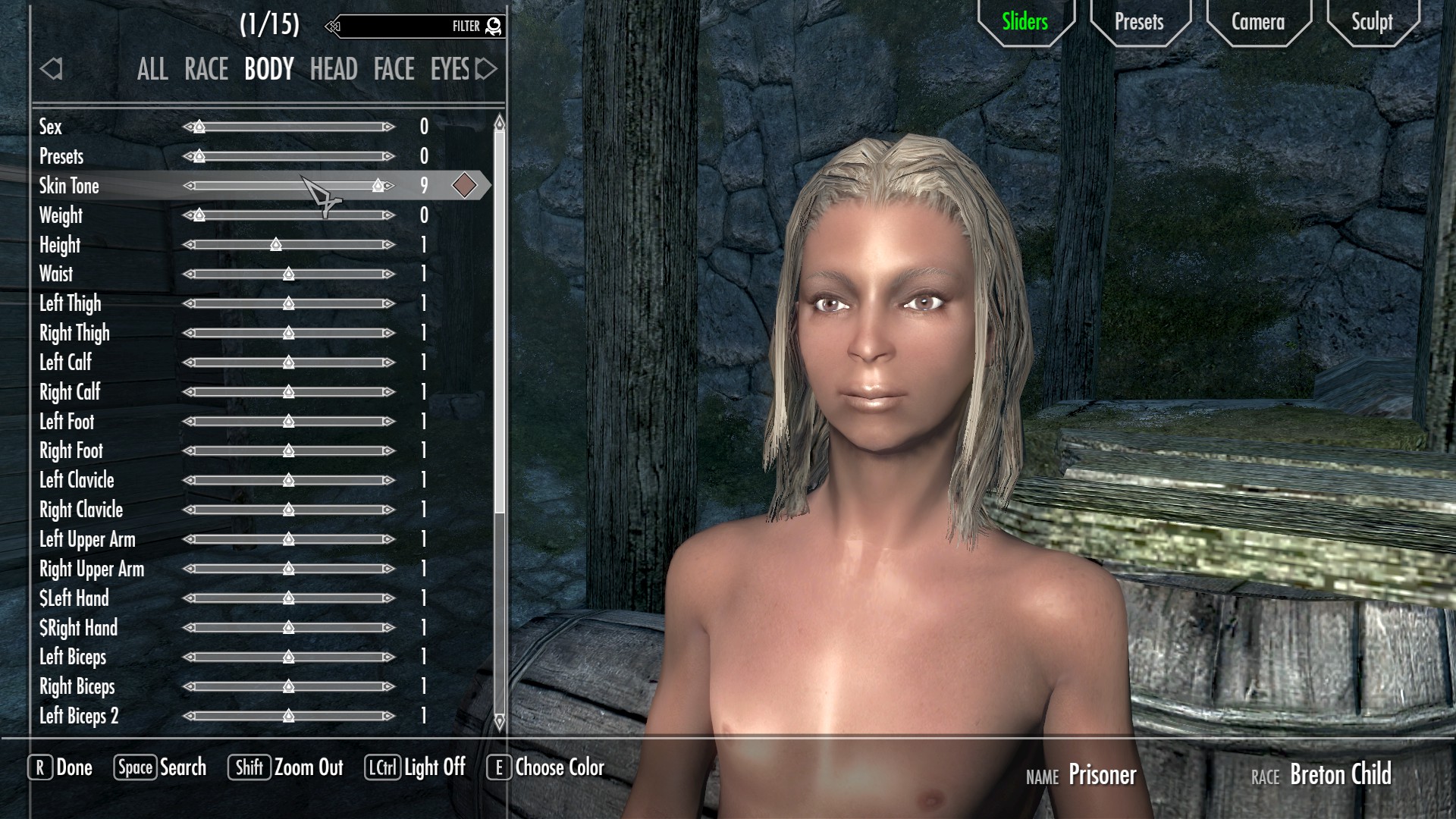Image resolution: width=1456 pixels, height=819 pixels.
Task: Adjust the Waist slider
Action: pos(288,275)
